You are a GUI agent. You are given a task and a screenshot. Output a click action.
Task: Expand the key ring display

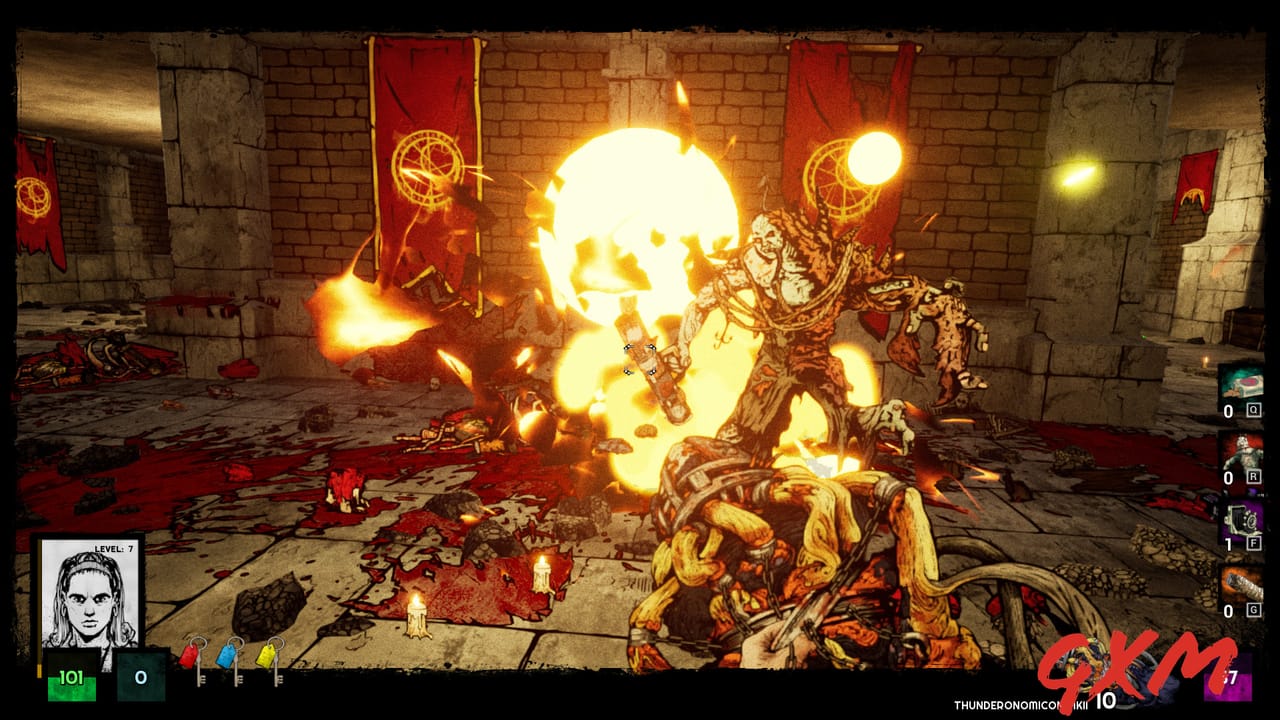coord(230,660)
